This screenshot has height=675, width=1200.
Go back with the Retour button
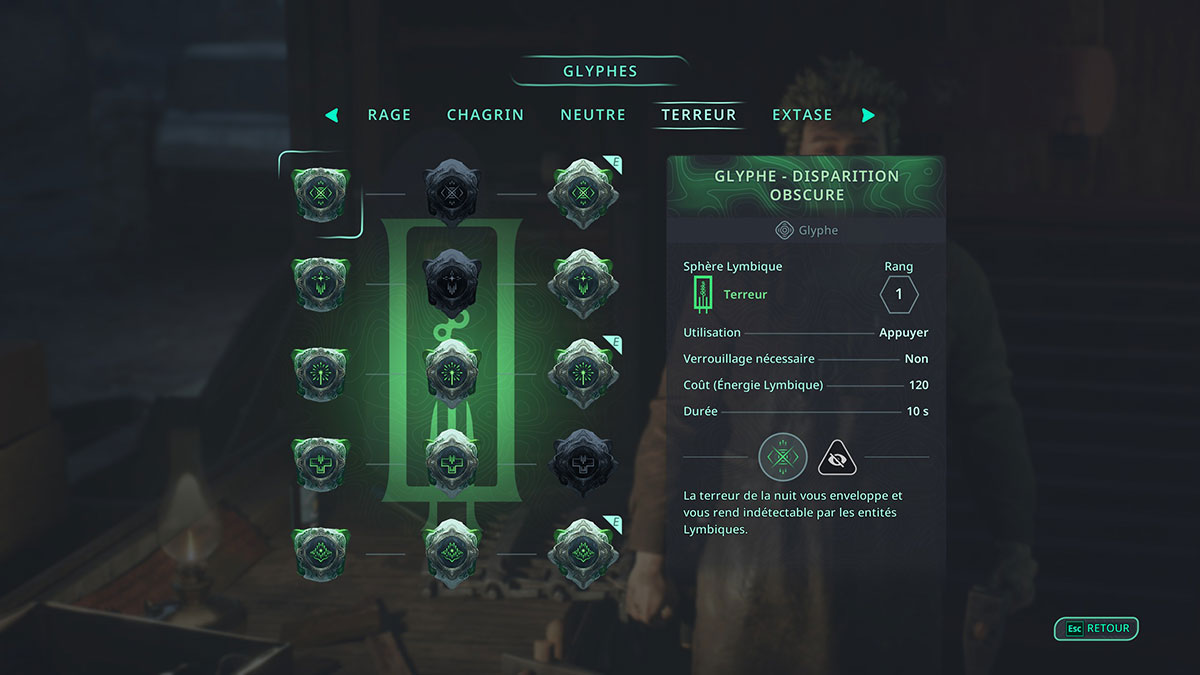(1097, 629)
